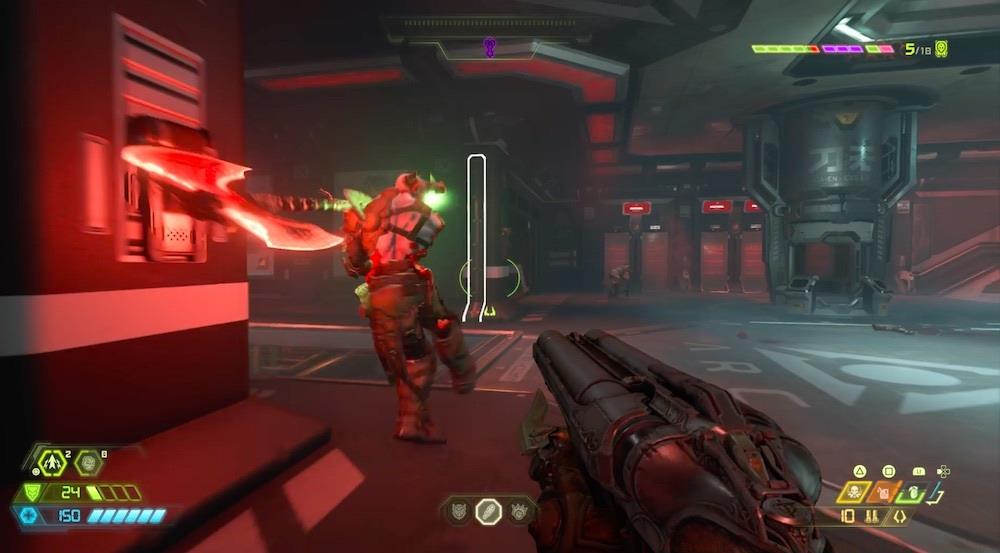Screen dimensions: 1000x553
Task: Activate the yellow skull ability icon
Action: tap(857, 492)
